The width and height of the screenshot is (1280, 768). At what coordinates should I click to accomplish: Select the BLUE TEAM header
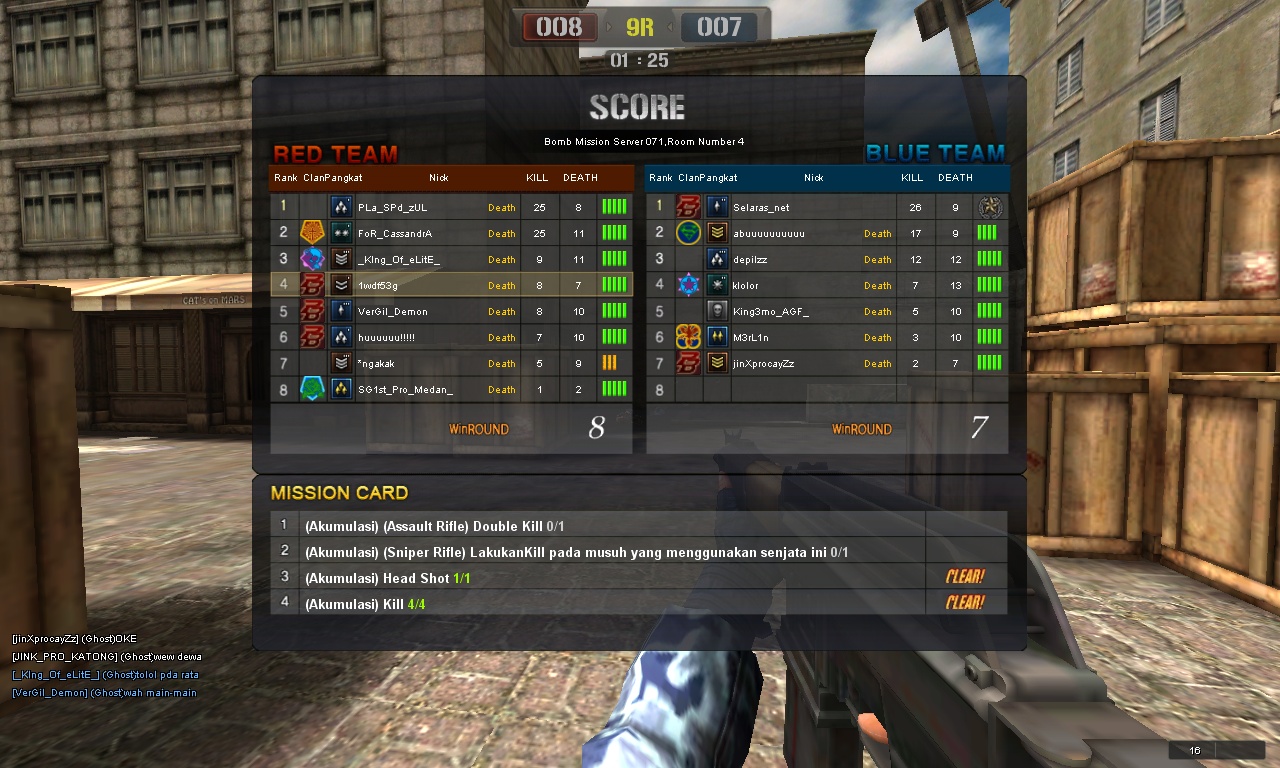point(935,152)
